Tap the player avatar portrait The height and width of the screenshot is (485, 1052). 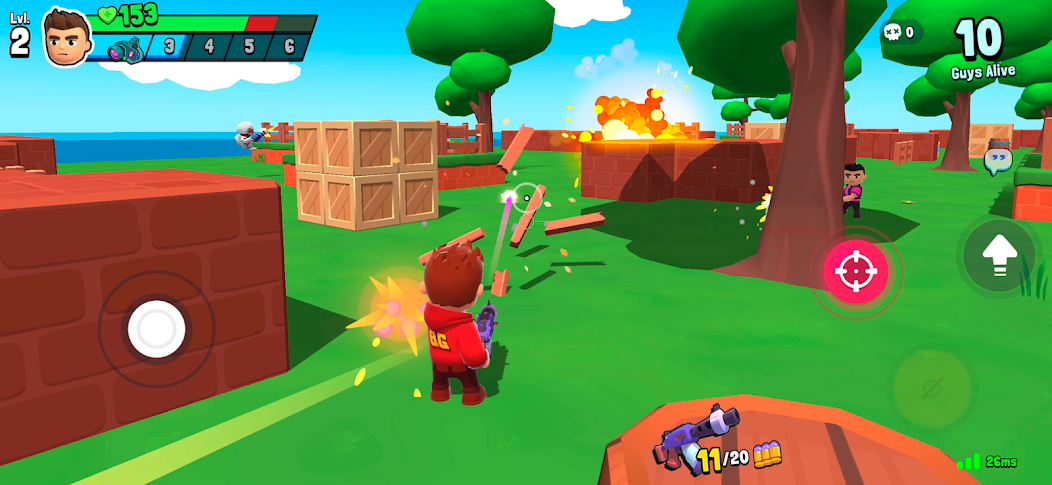(x=67, y=38)
